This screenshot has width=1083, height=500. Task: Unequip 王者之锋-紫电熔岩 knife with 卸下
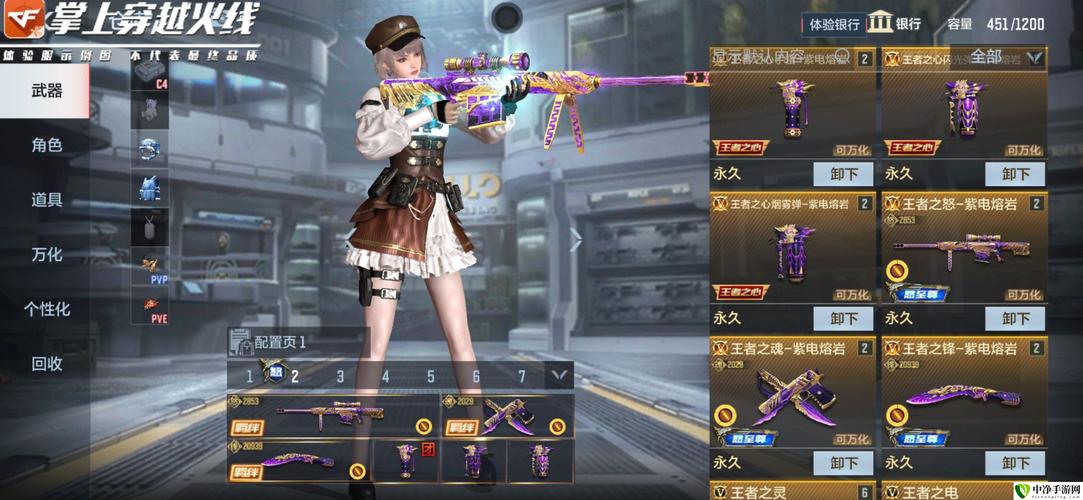pos(1015,463)
